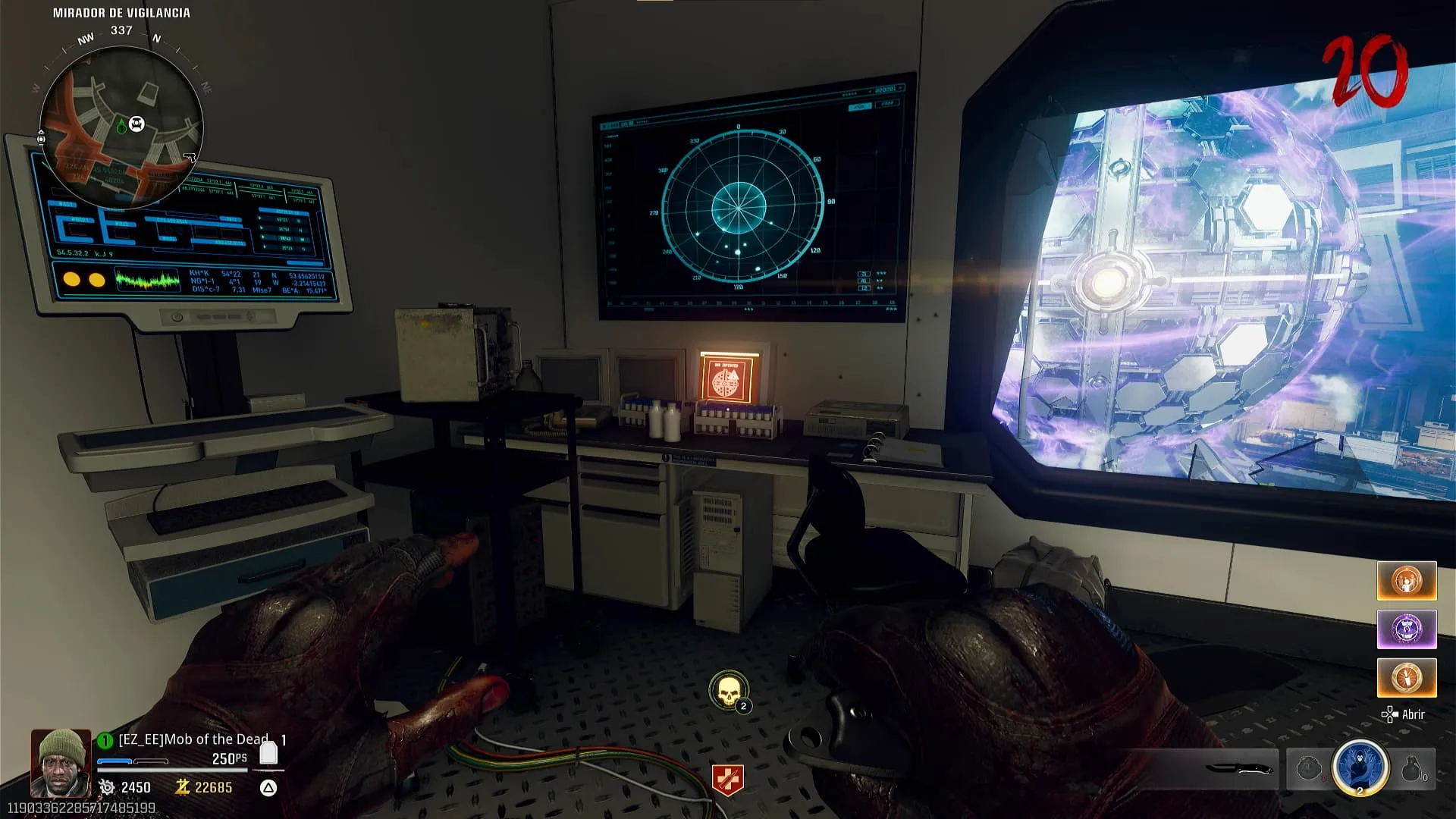Choose the purple gobblegum slot

1407,629
